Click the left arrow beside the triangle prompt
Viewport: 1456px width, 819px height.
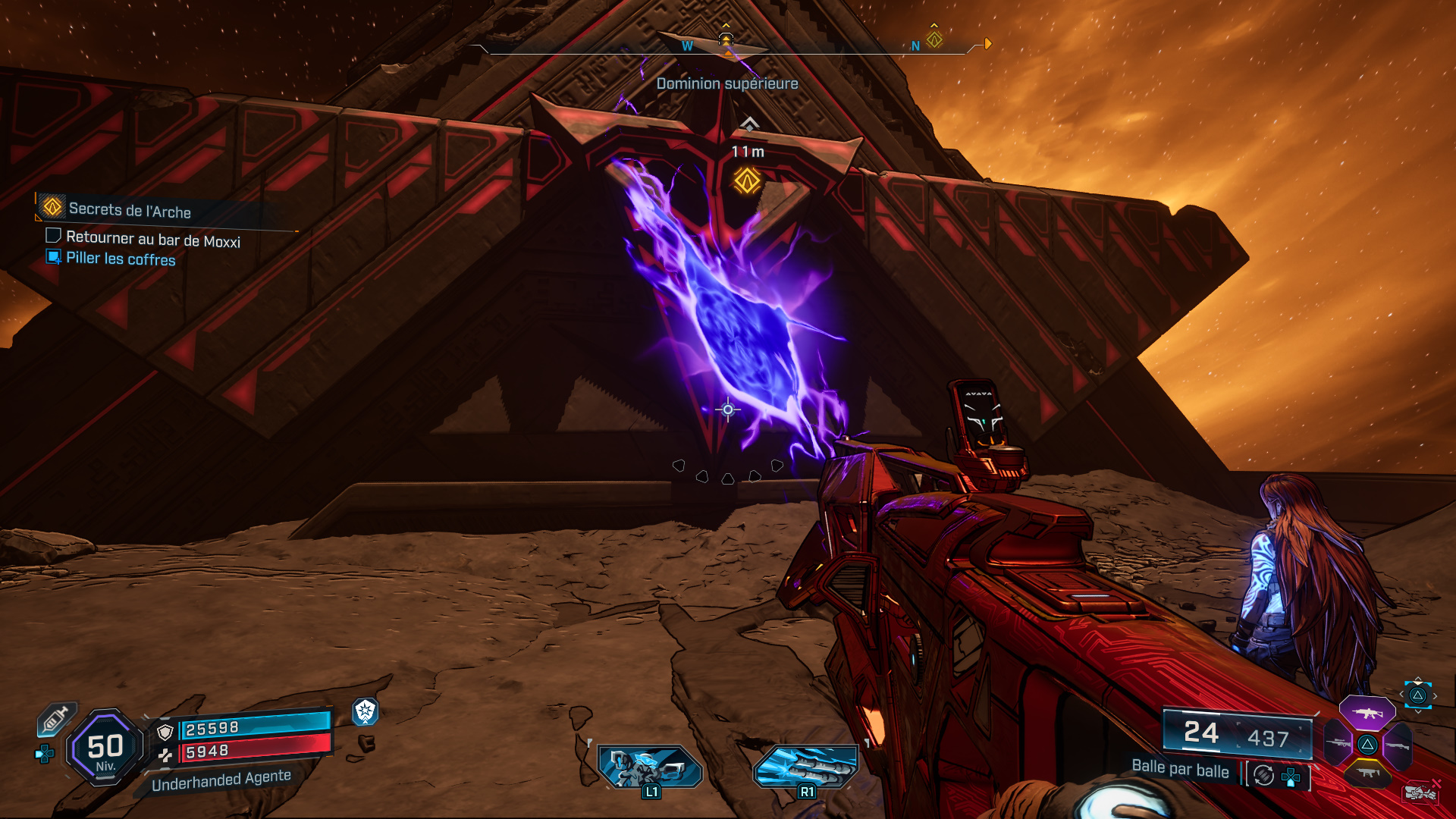[1401, 695]
